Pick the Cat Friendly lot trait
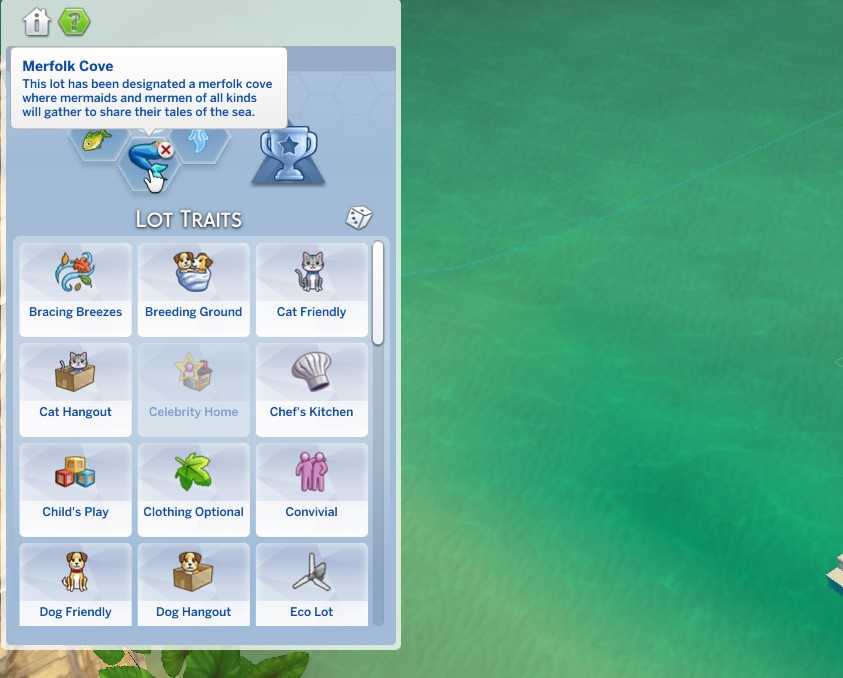 pos(311,289)
